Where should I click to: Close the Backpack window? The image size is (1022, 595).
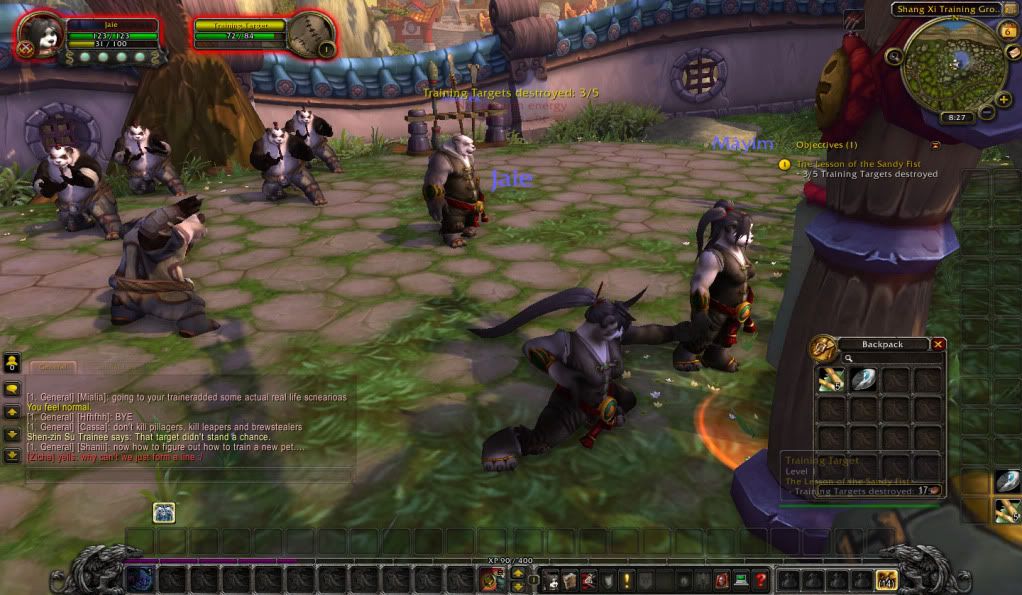(938, 344)
